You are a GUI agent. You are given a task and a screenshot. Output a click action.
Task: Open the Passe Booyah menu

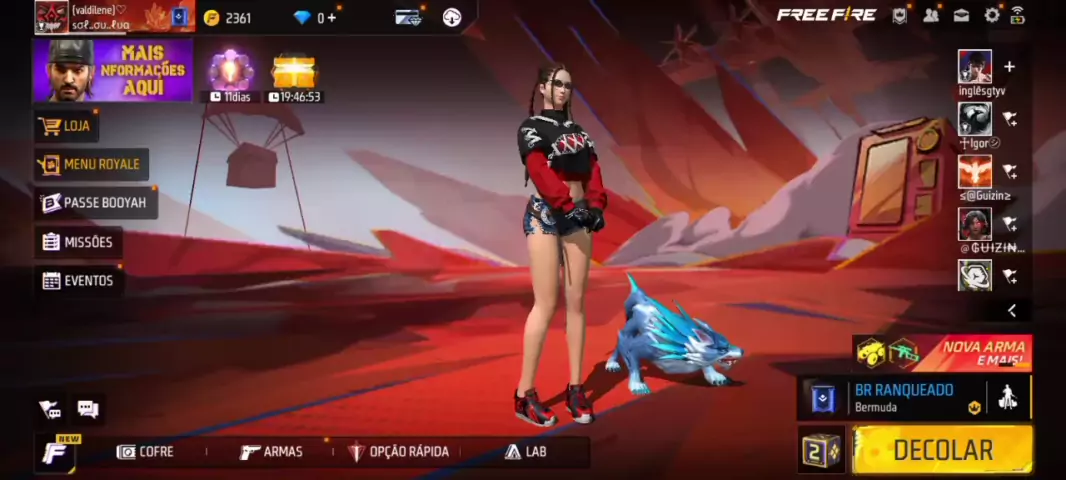point(94,203)
